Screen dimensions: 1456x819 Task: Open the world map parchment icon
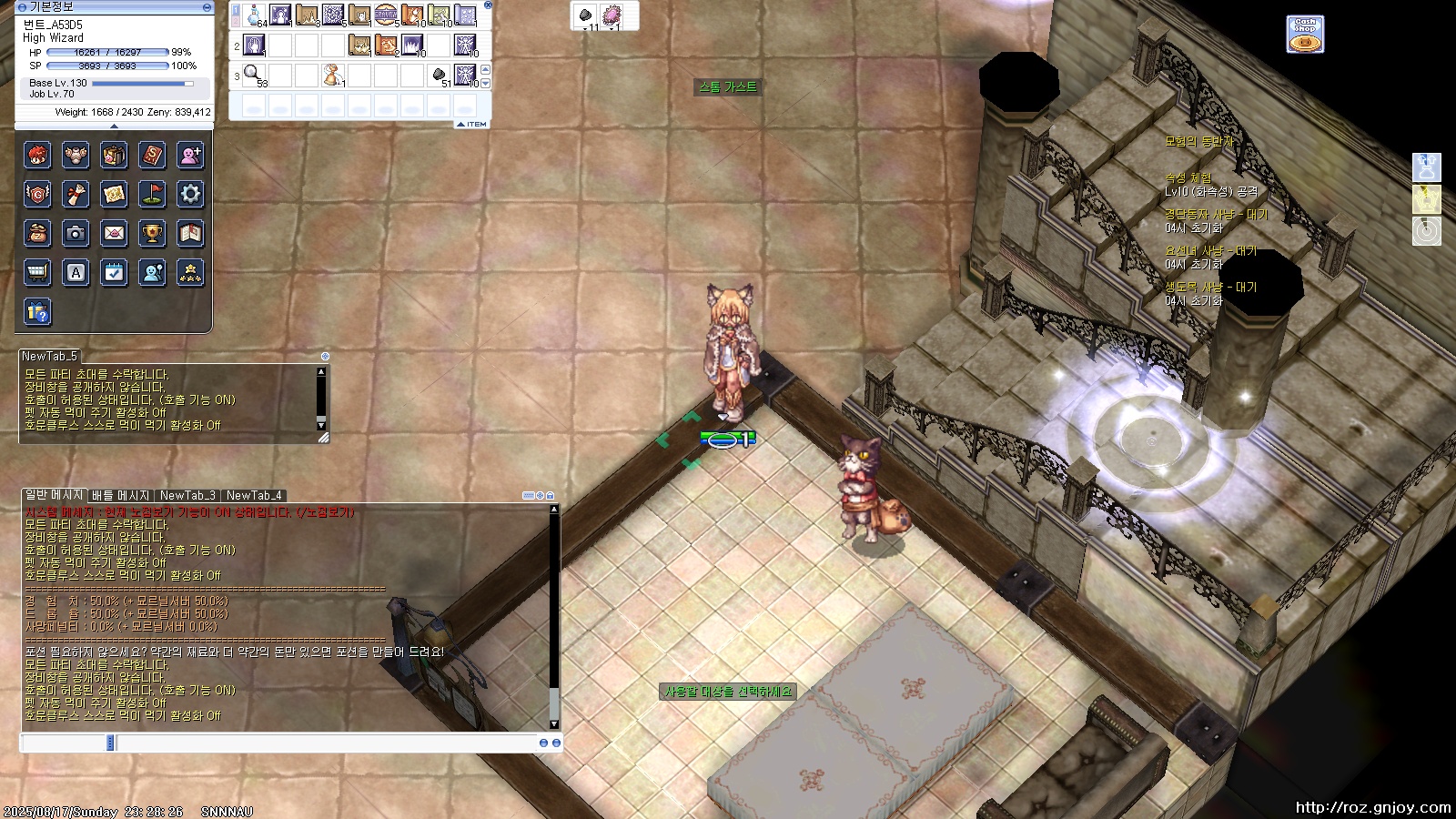(114, 194)
